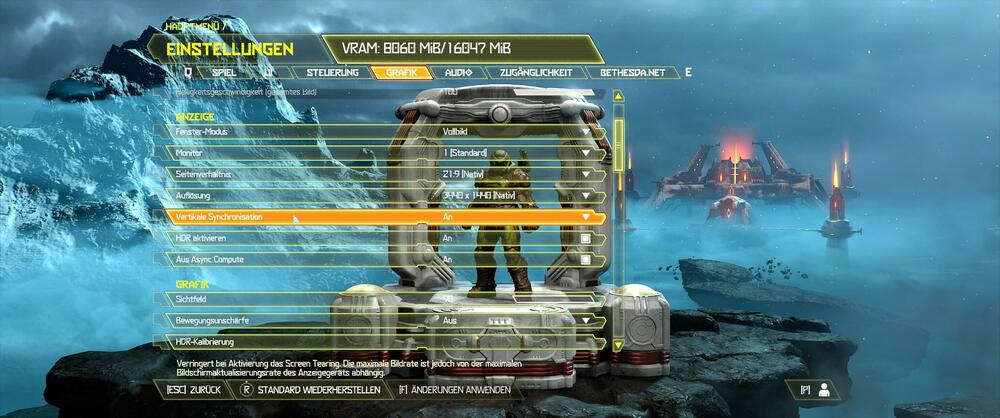Go to the Bethesda.net tab
This screenshot has height=418, width=1000.
[633, 73]
